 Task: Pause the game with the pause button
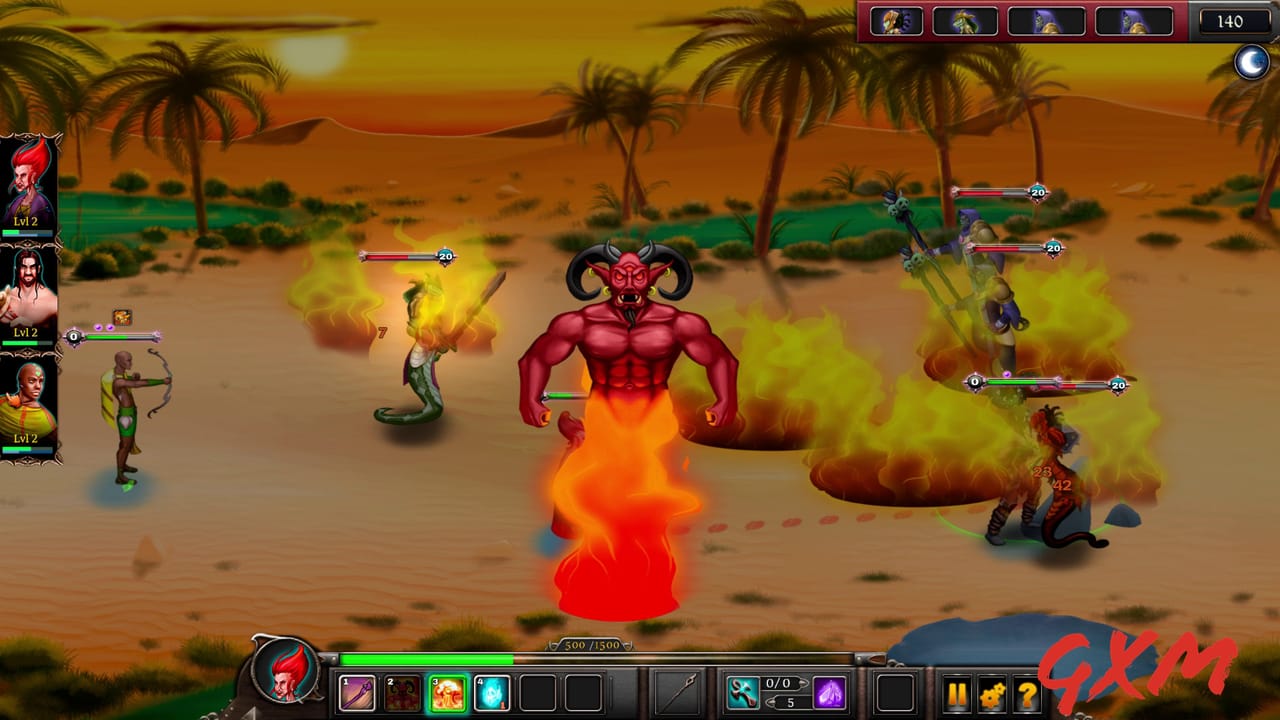(x=959, y=693)
